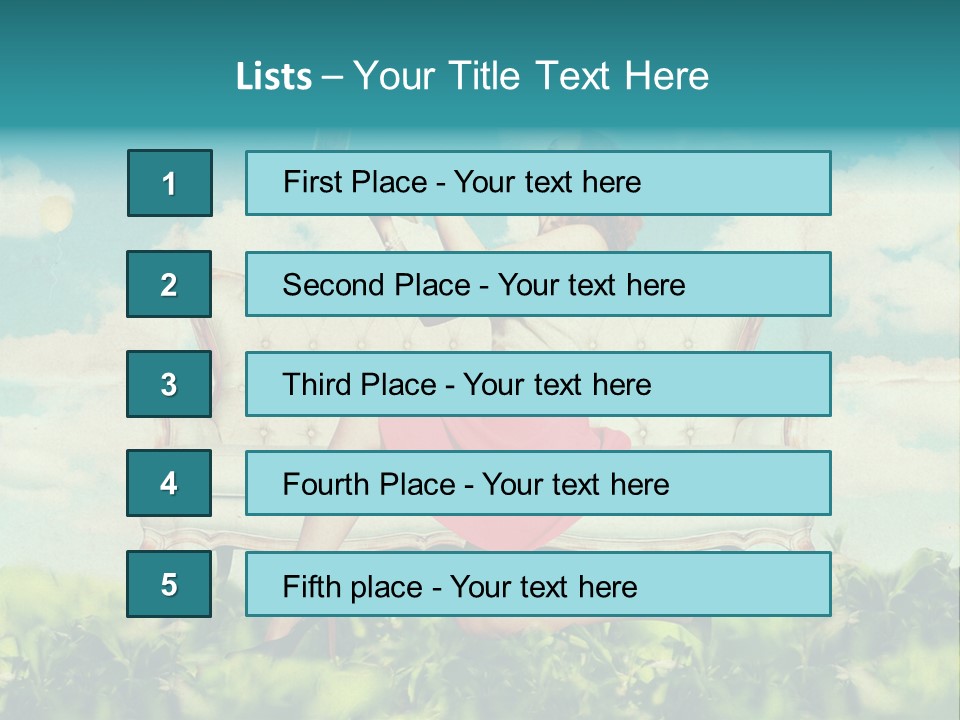Screen dimensions: 960x720
Task: Choose the Fifth place text row
Action: 538,584
